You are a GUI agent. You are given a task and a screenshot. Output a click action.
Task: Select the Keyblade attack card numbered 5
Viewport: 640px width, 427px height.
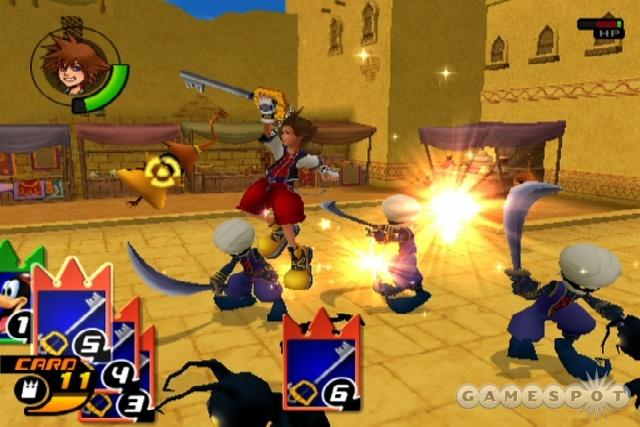pyautogui.click(x=70, y=312)
